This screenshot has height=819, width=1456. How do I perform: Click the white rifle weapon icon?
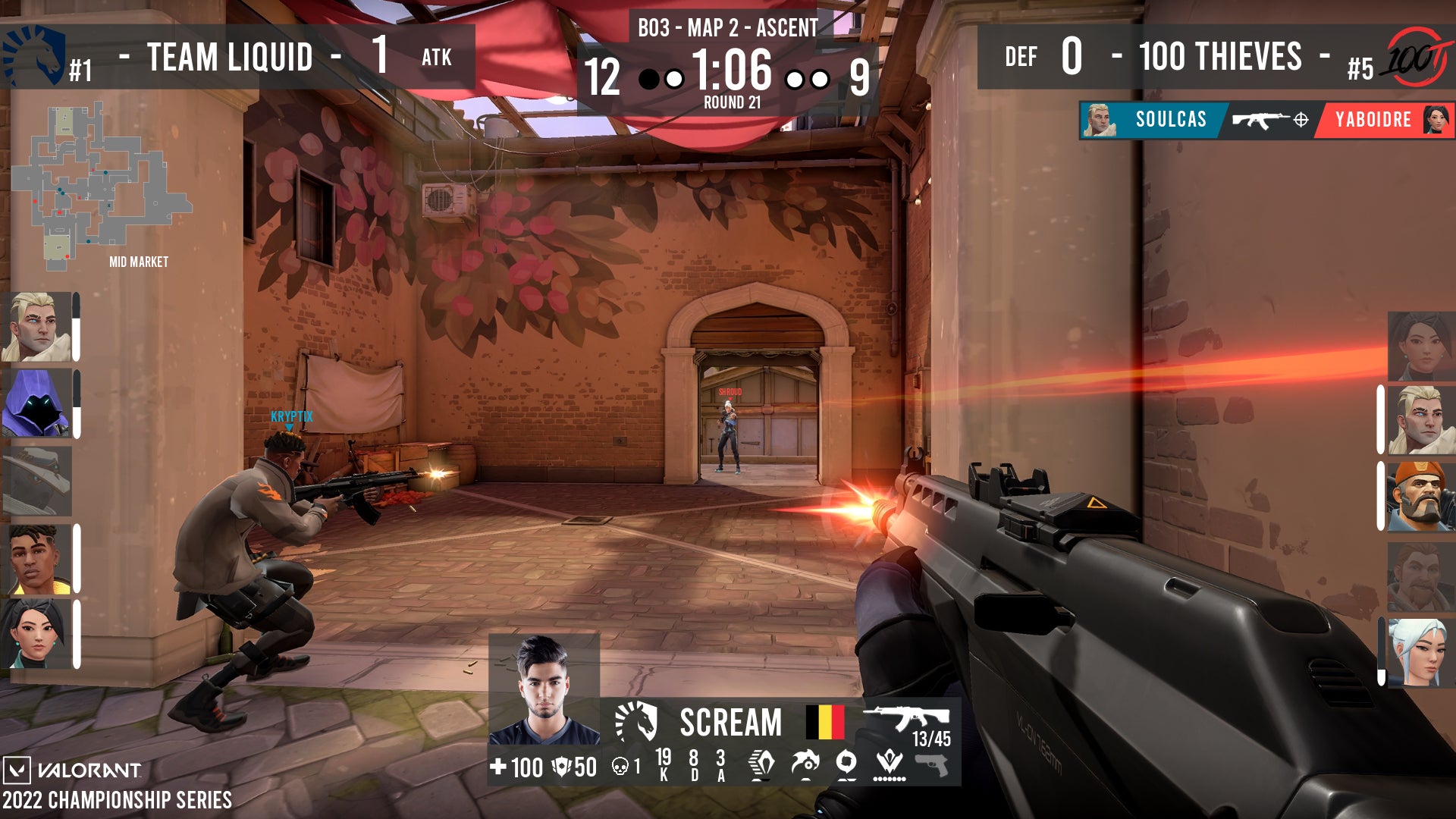(905, 718)
